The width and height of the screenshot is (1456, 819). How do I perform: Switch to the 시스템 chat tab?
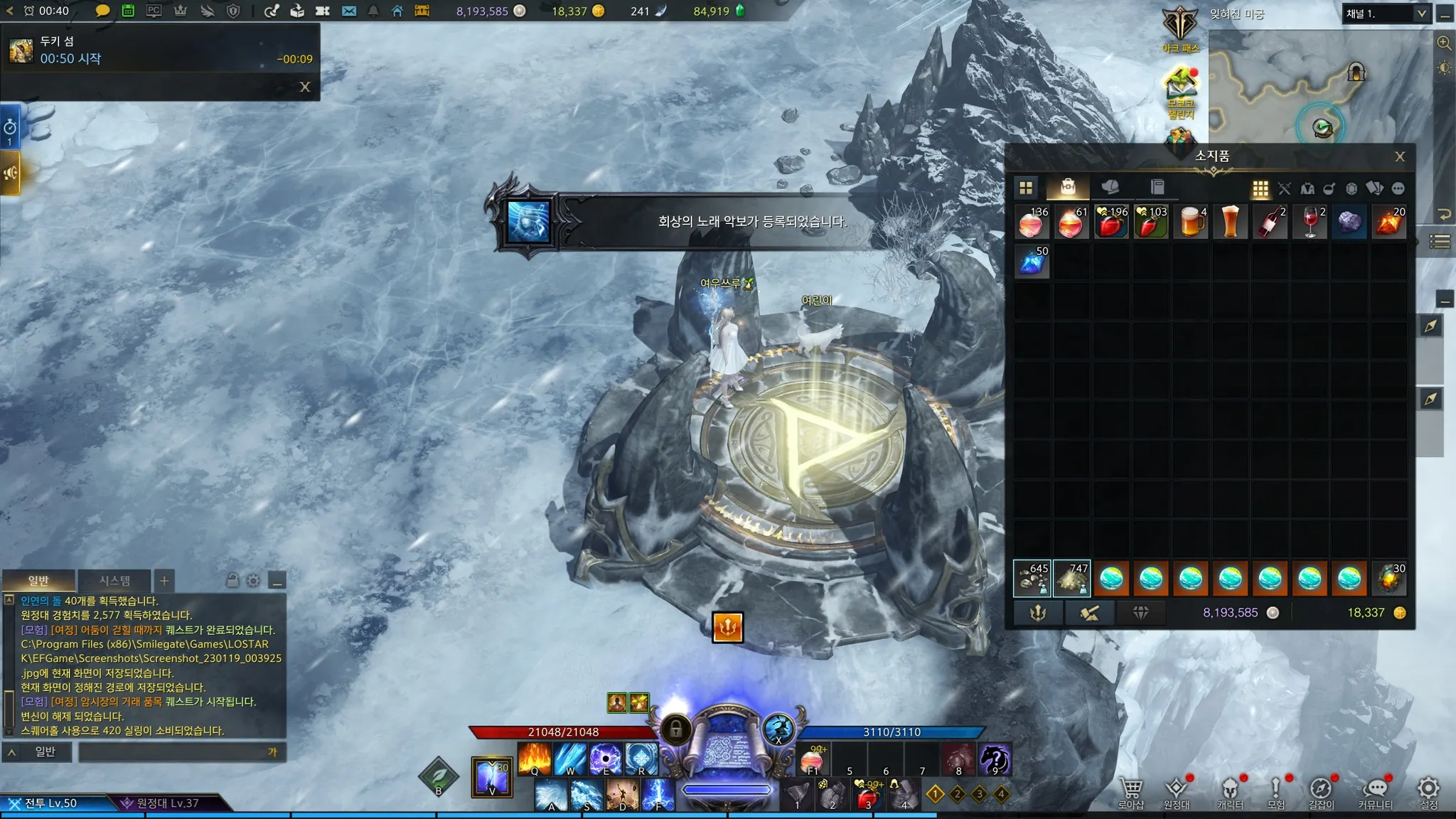114,581
